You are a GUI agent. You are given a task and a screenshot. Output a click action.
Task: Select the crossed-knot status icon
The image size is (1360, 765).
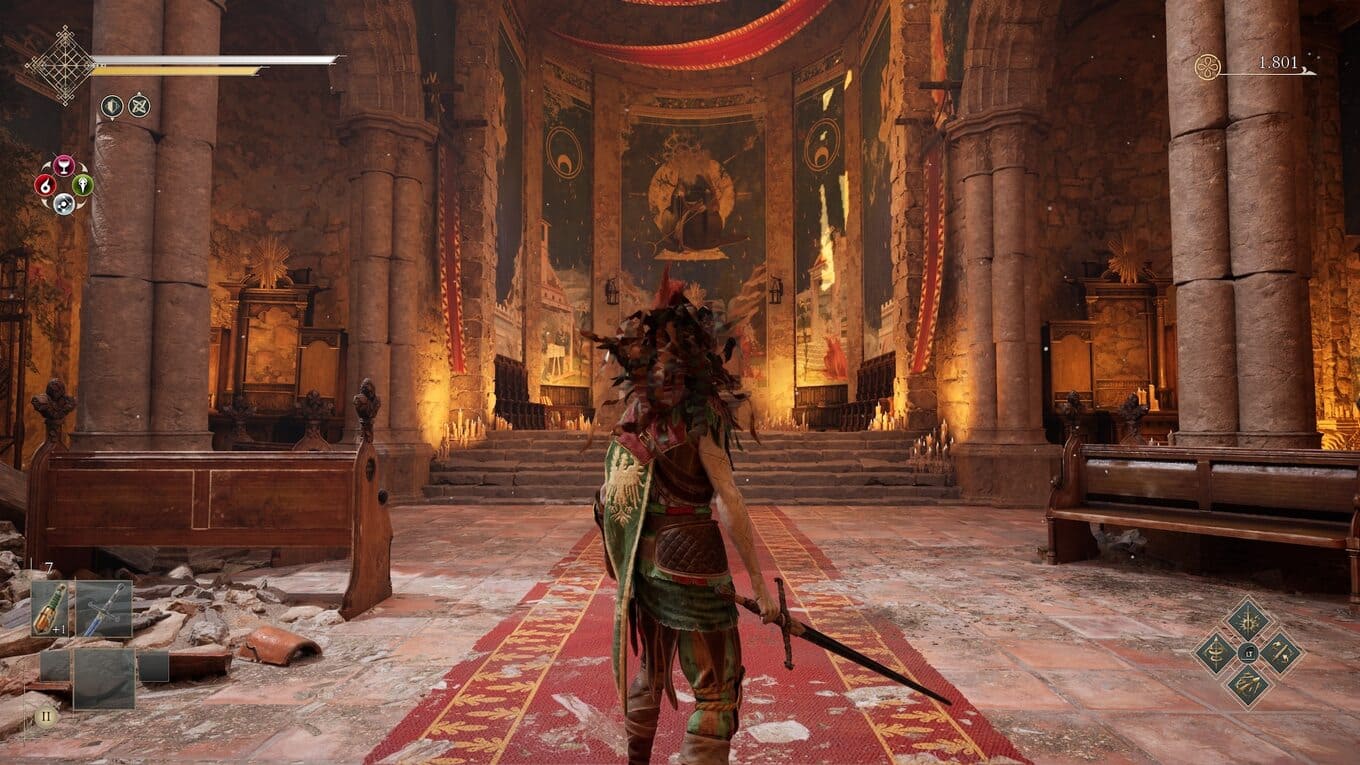[139, 105]
